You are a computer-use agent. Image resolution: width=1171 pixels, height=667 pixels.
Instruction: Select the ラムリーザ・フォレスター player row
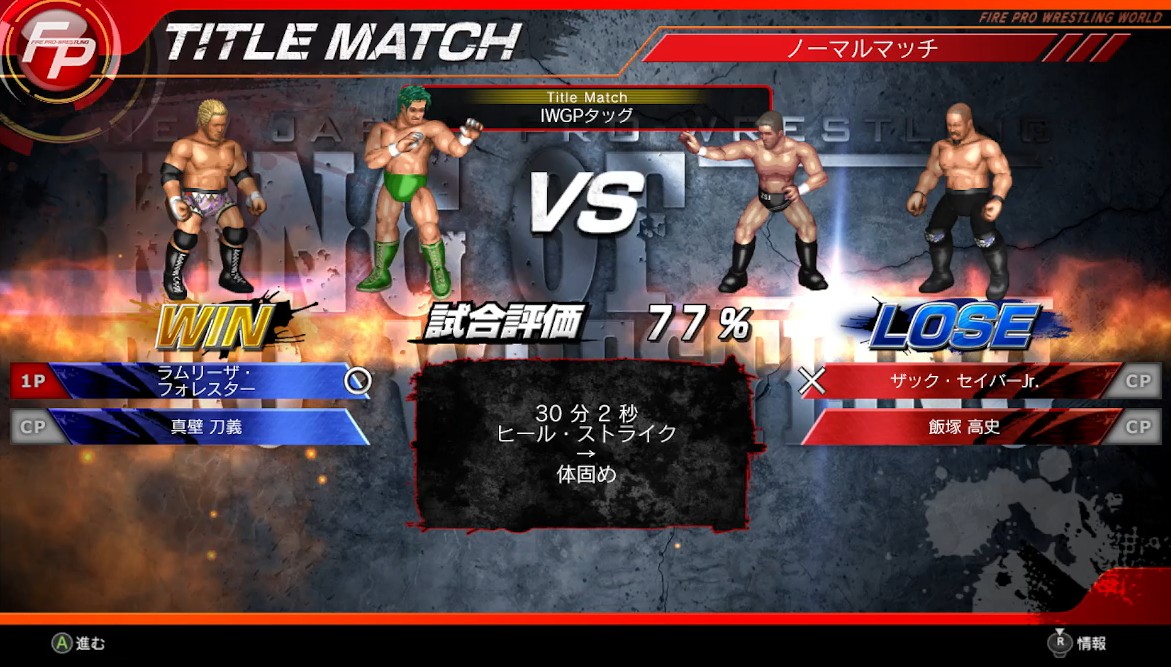click(x=200, y=381)
